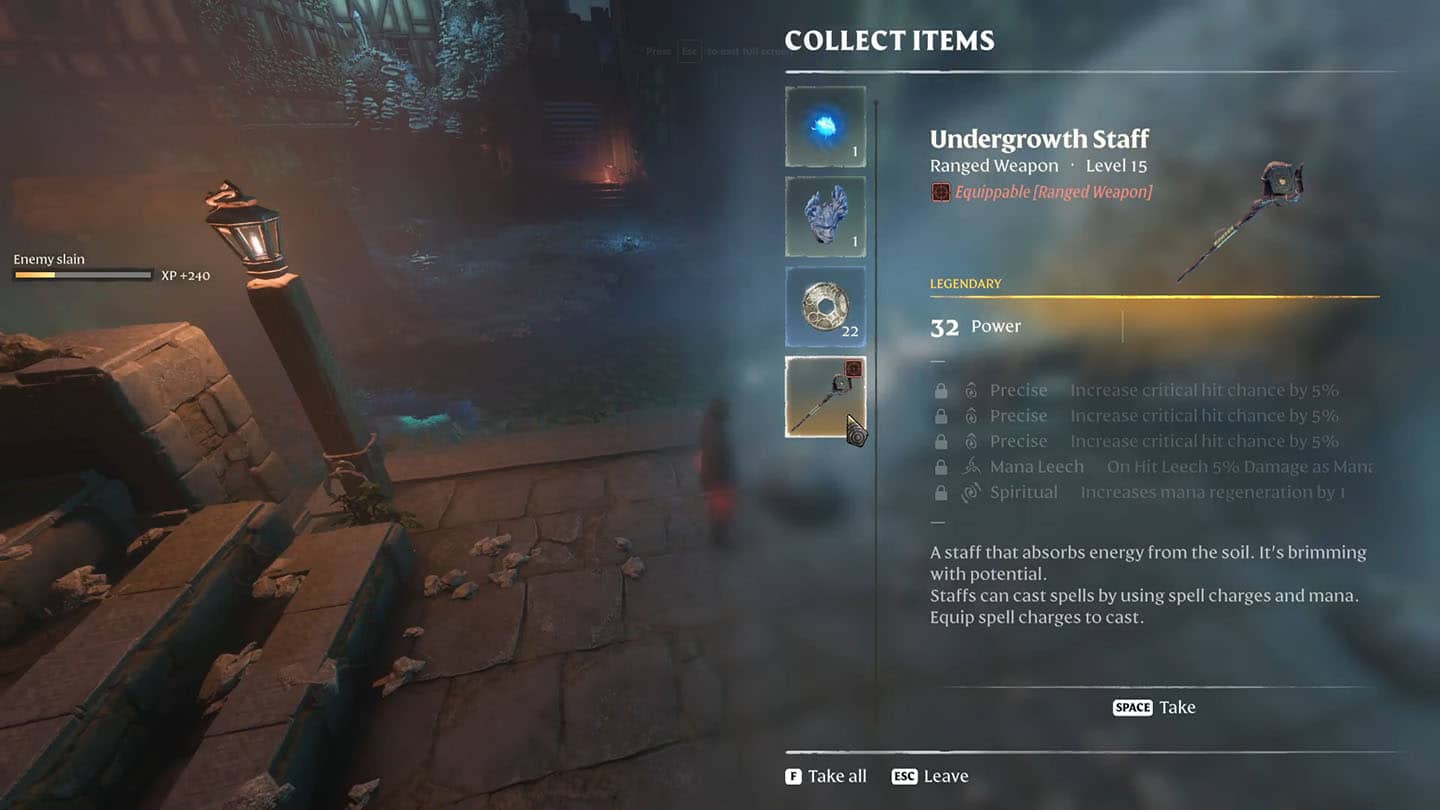The width and height of the screenshot is (1440, 810).
Task: Toggle the lock next to Mana Leech
Action: click(941, 467)
